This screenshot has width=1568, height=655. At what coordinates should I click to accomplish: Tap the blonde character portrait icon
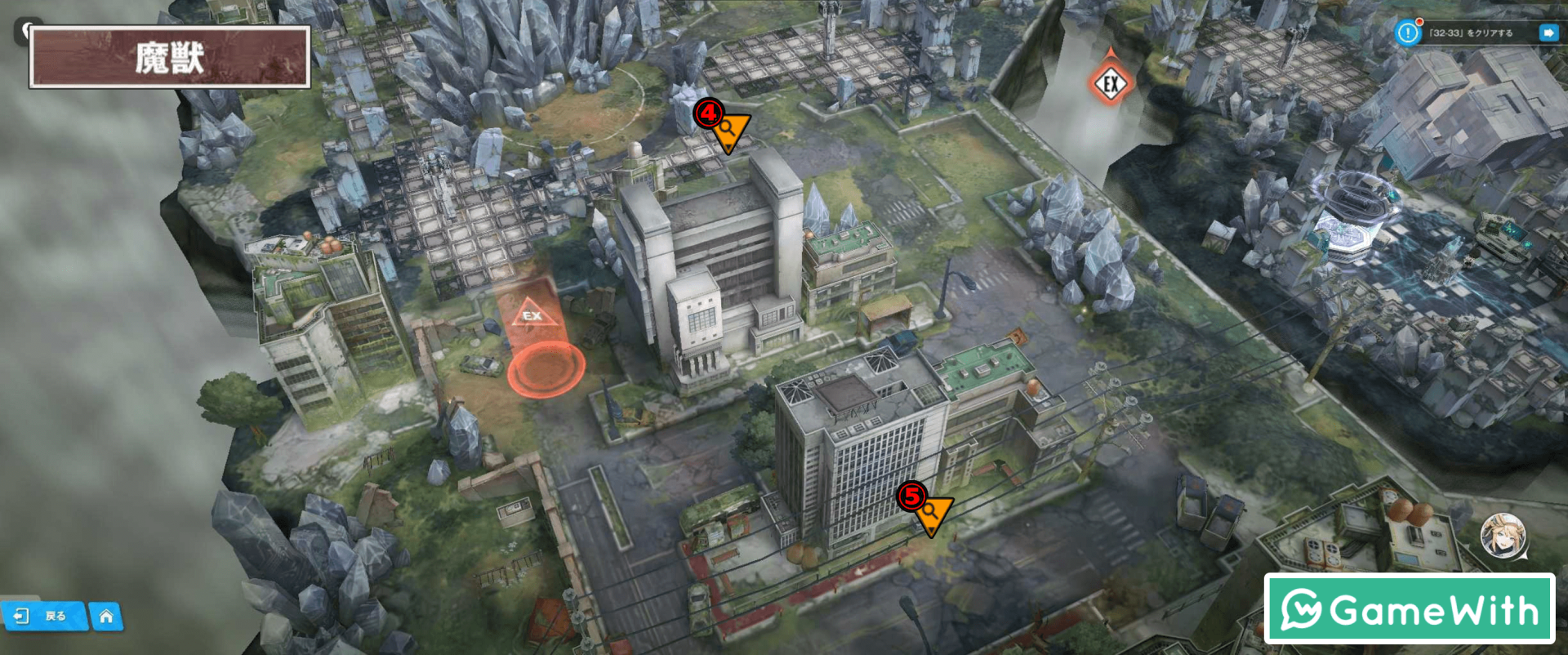[1503, 535]
